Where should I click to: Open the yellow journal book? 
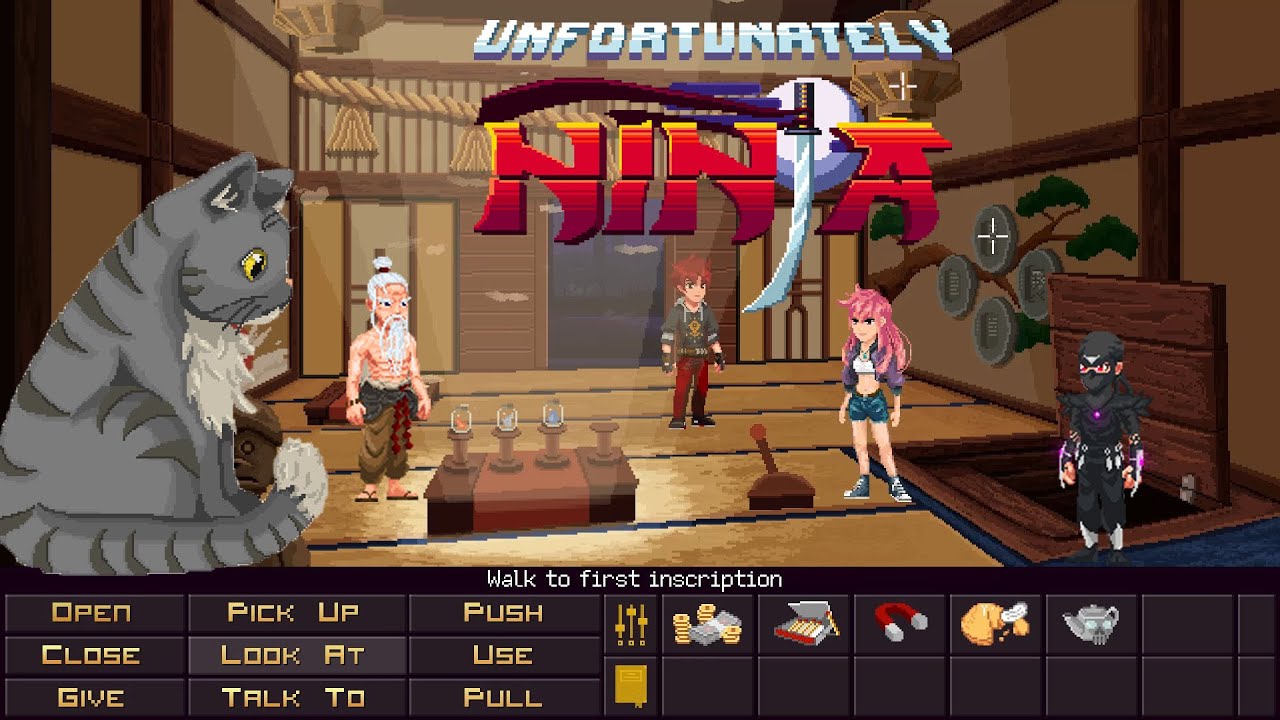pos(630,687)
